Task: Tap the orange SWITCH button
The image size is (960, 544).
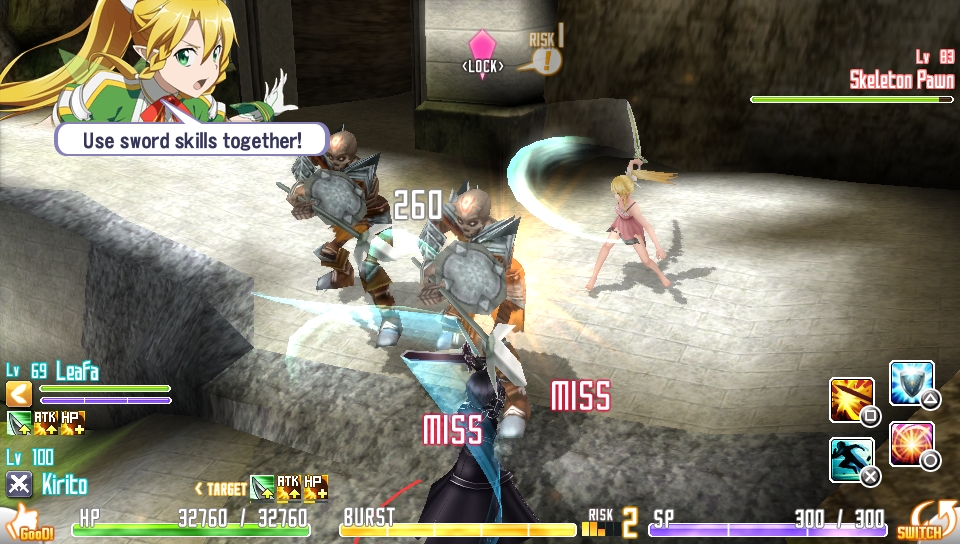Action: (919, 520)
